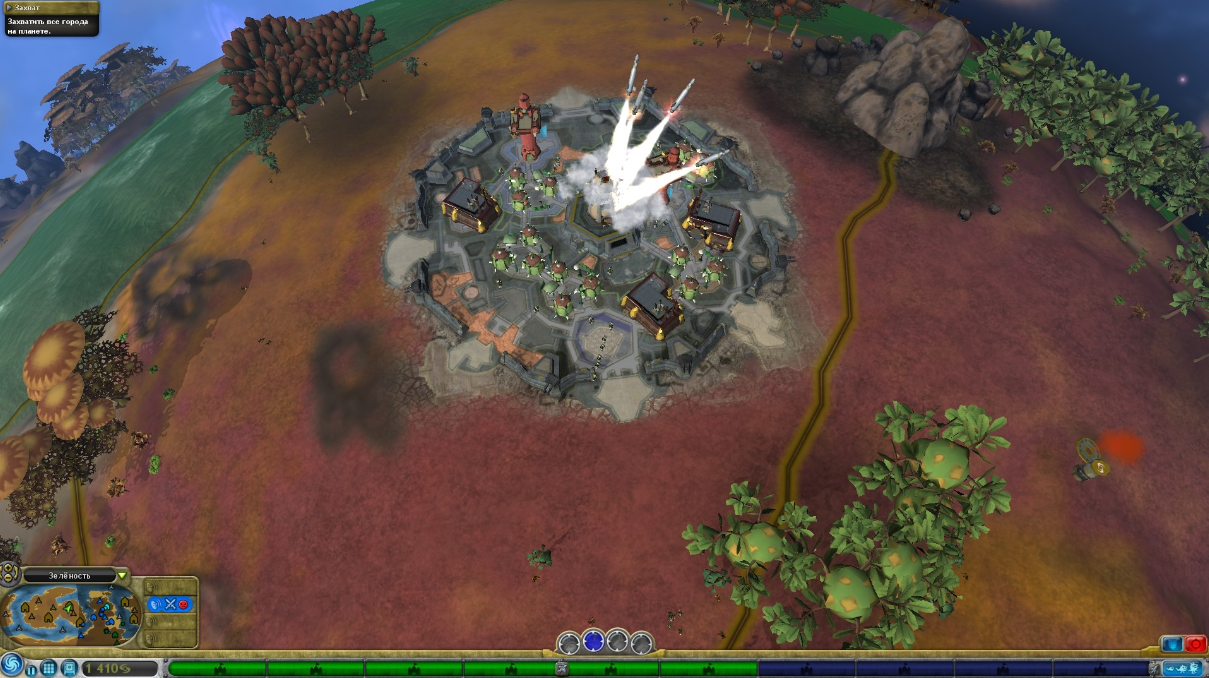Open the grid-icon Sporepedia button

coord(49,668)
